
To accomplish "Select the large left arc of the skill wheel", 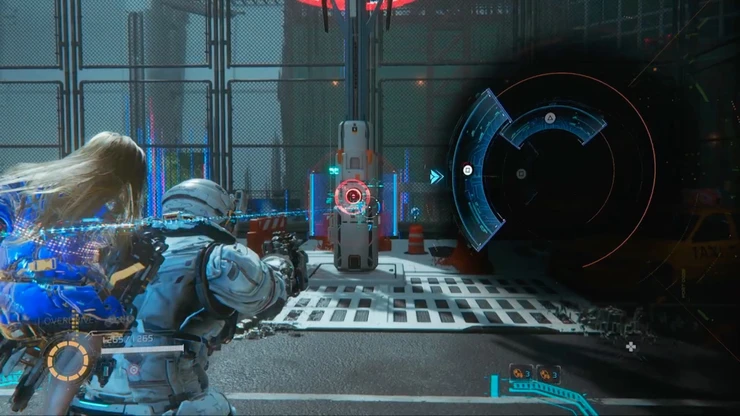I will click(466, 172).
